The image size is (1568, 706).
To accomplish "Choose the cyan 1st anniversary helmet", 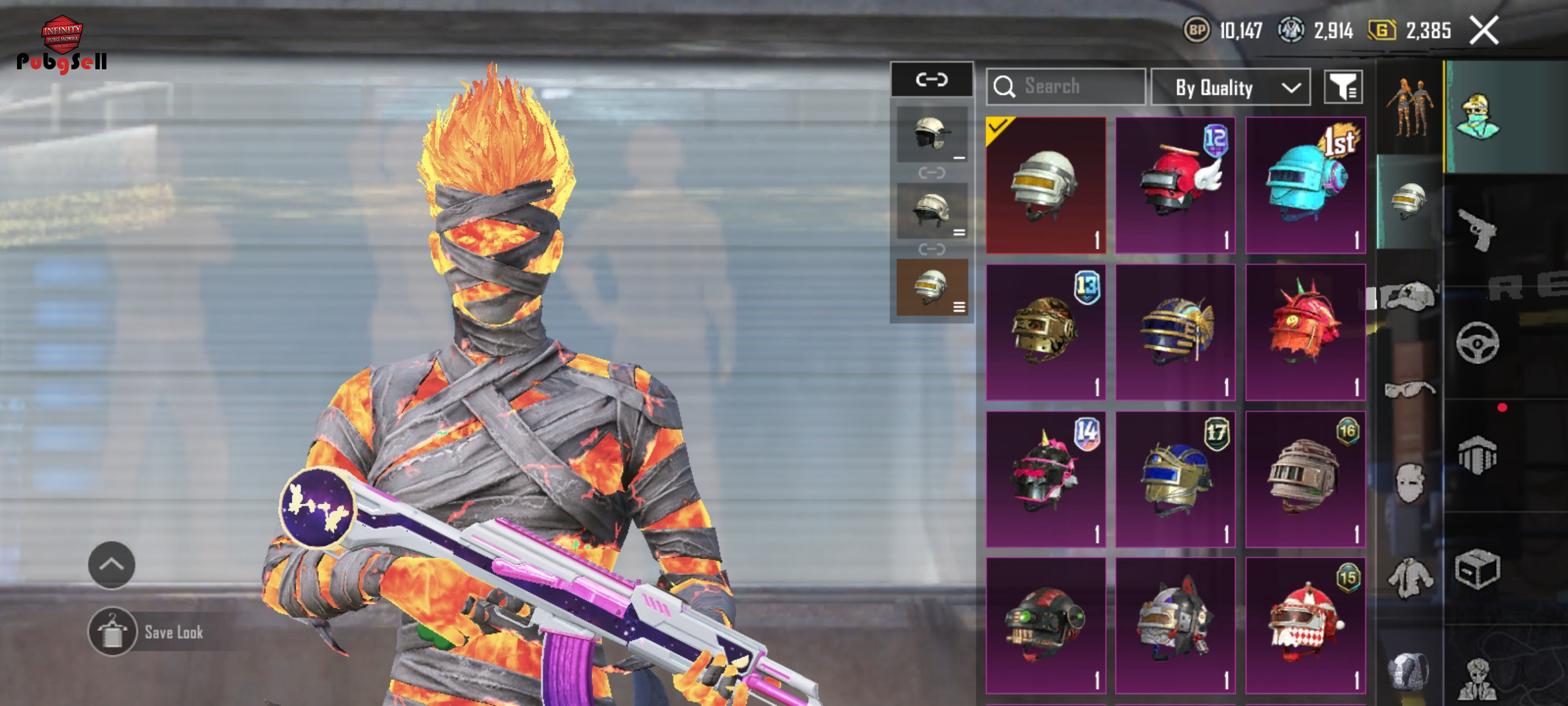I will click(1305, 185).
